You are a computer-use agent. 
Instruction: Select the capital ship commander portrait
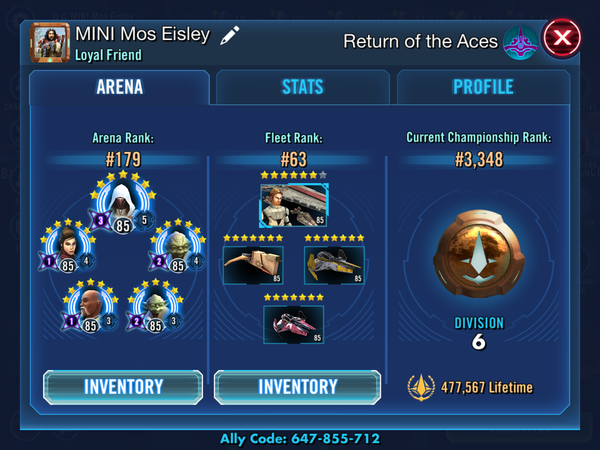[x=292, y=204]
